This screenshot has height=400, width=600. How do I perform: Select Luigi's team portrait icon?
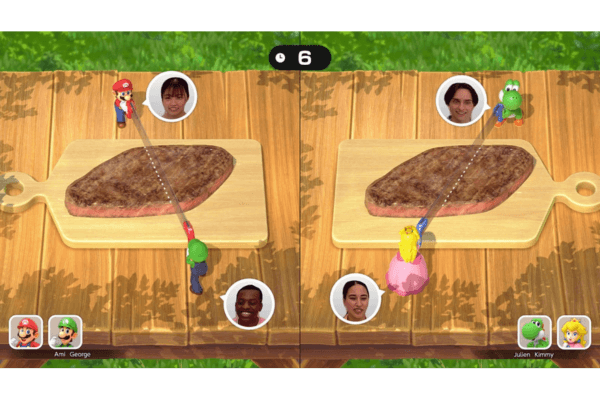pyautogui.click(x=65, y=331)
